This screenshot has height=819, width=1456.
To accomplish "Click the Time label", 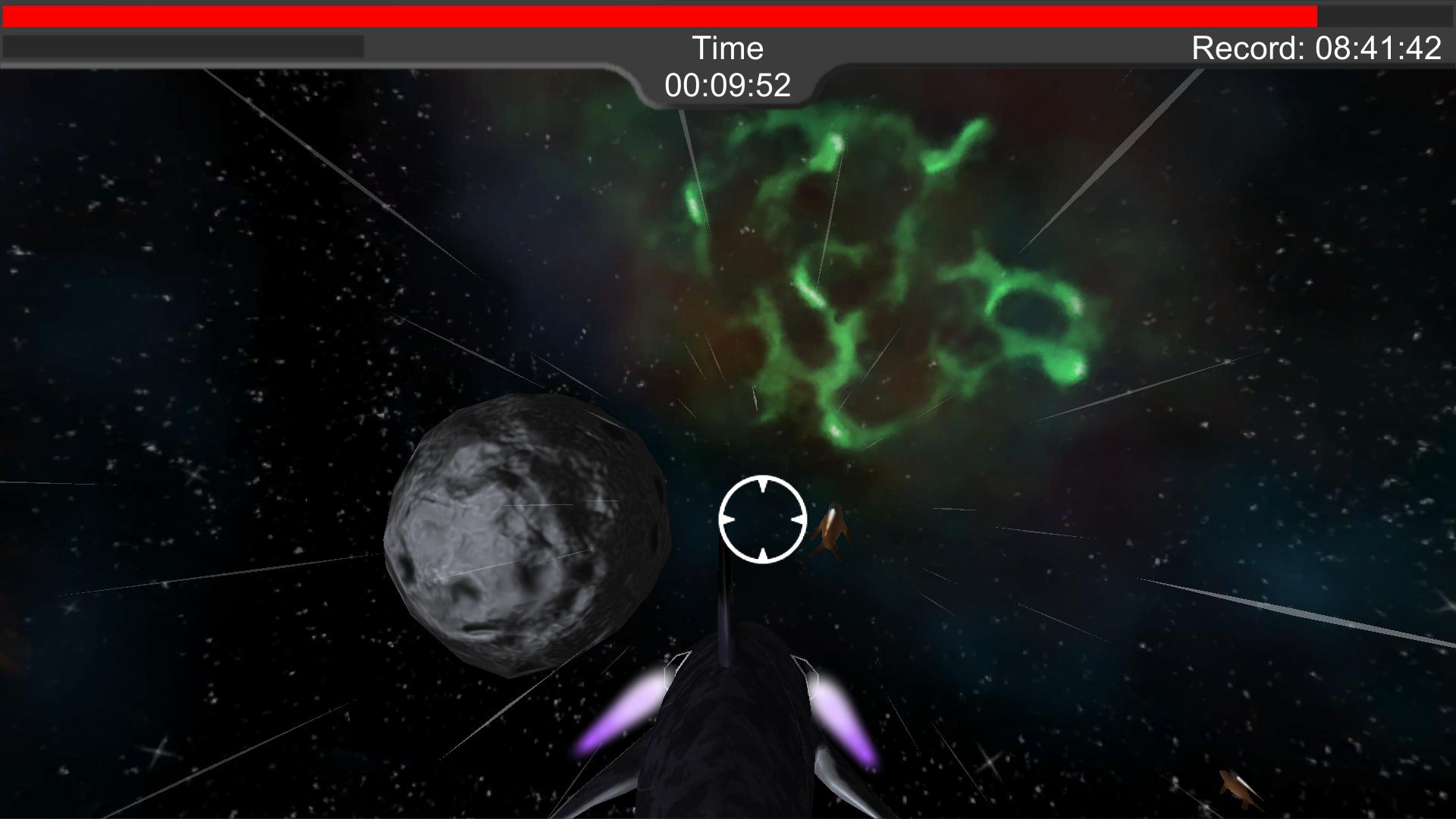I will pyautogui.click(x=729, y=48).
